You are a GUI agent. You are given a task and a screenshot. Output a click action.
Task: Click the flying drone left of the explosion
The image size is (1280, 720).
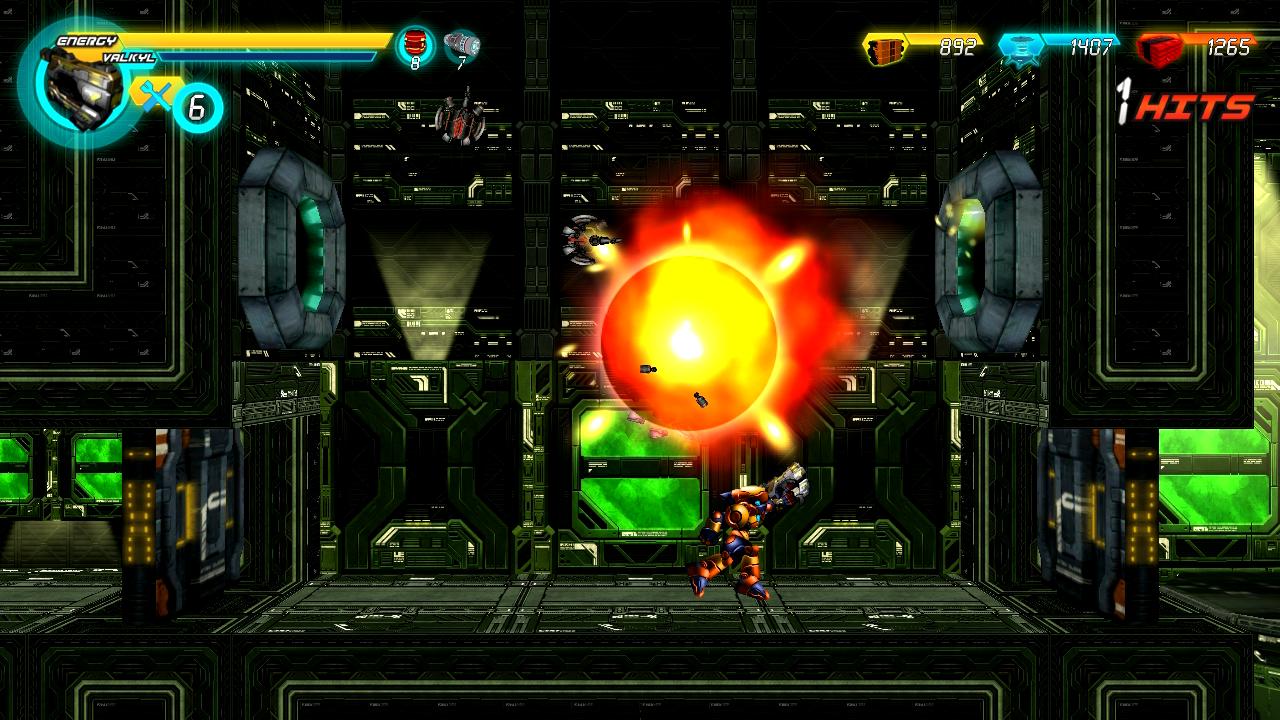click(580, 237)
